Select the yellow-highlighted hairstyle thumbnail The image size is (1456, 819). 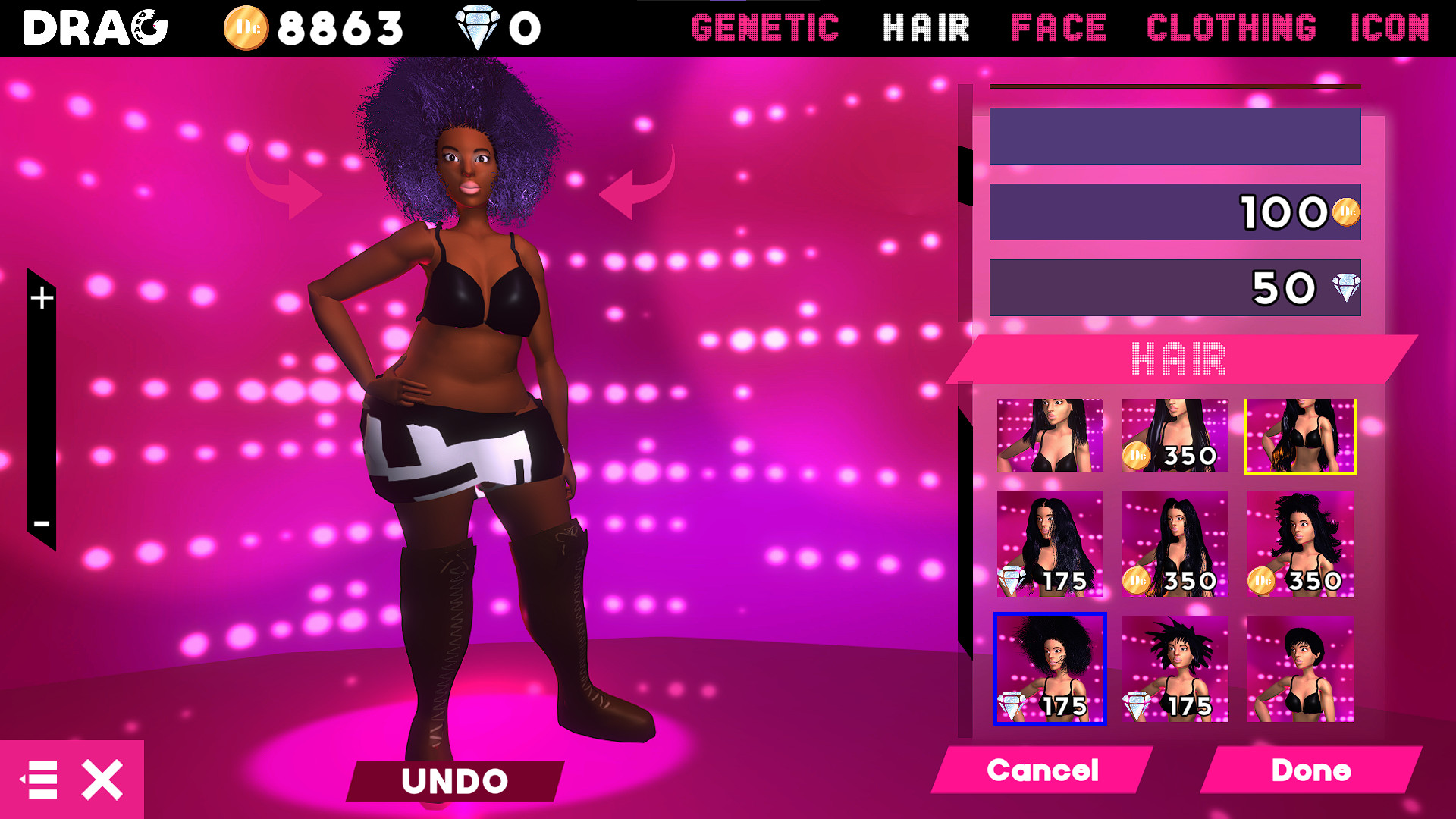1300,436
